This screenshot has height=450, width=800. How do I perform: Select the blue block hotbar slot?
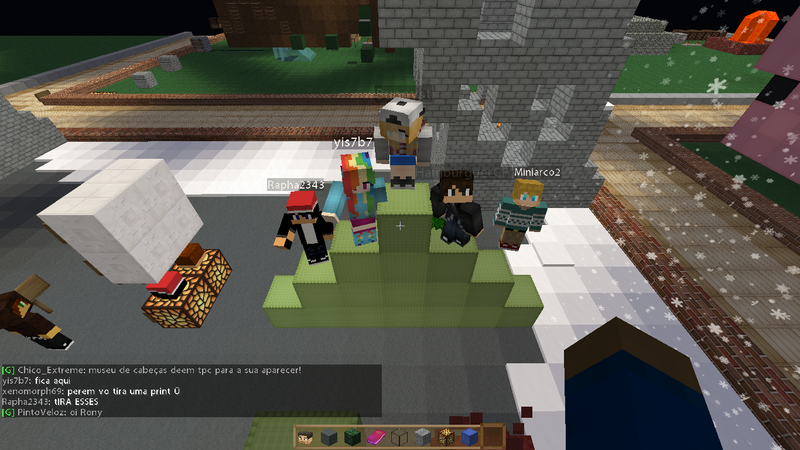469,437
